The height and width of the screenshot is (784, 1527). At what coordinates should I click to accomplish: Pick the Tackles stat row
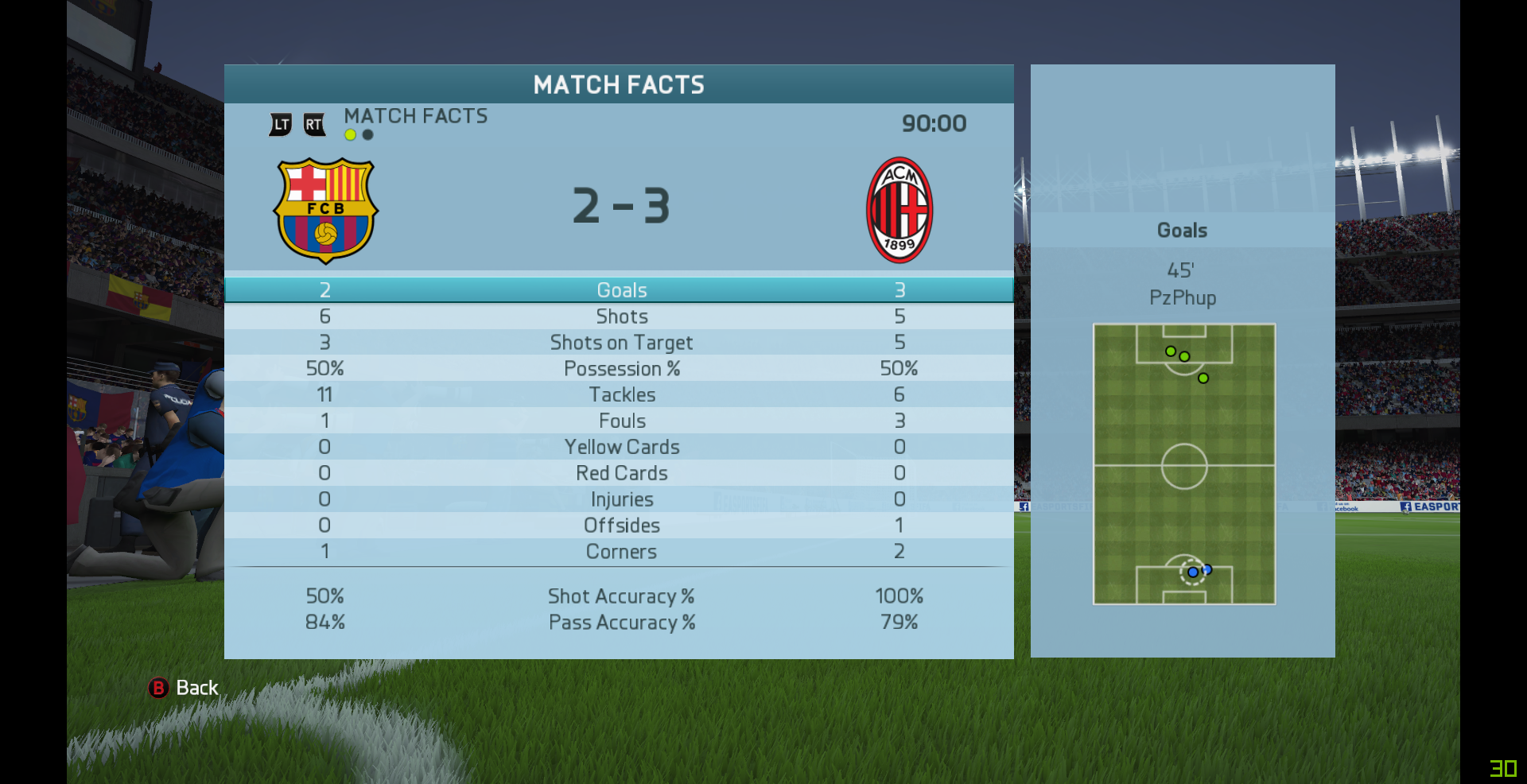click(x=621, y=395)
